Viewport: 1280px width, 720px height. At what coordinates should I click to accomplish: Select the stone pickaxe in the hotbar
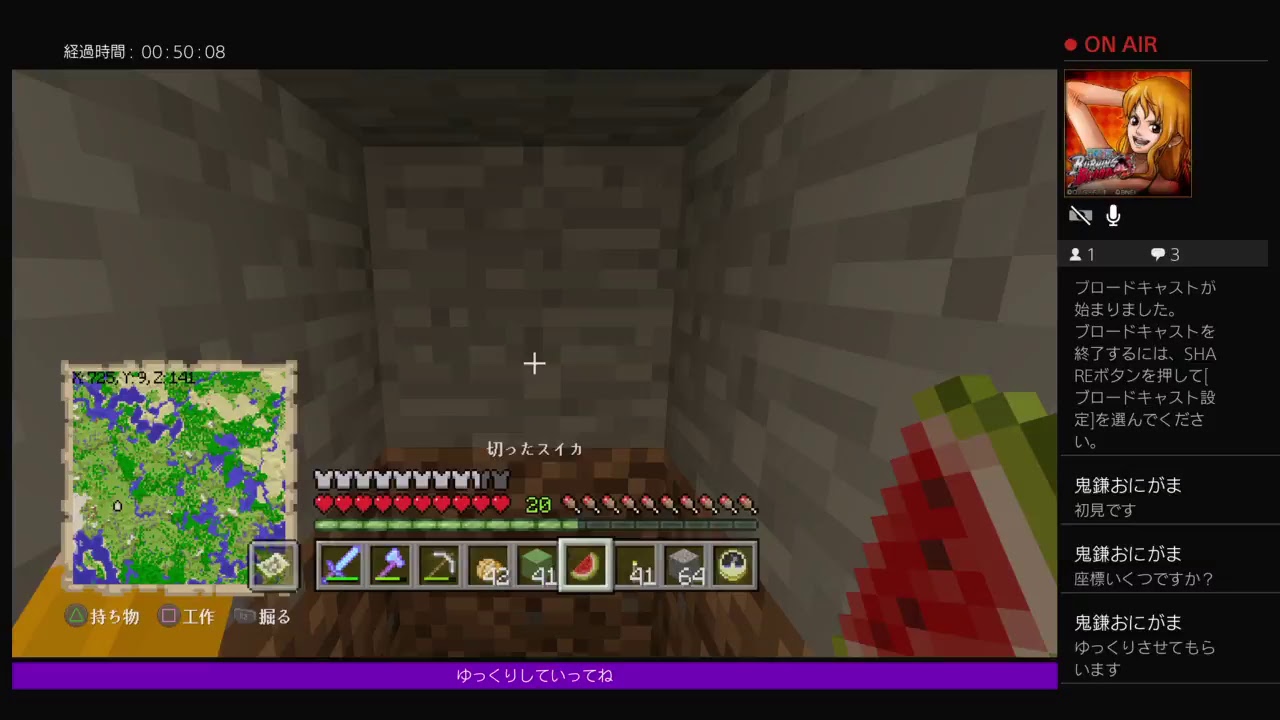coord(440,565)
